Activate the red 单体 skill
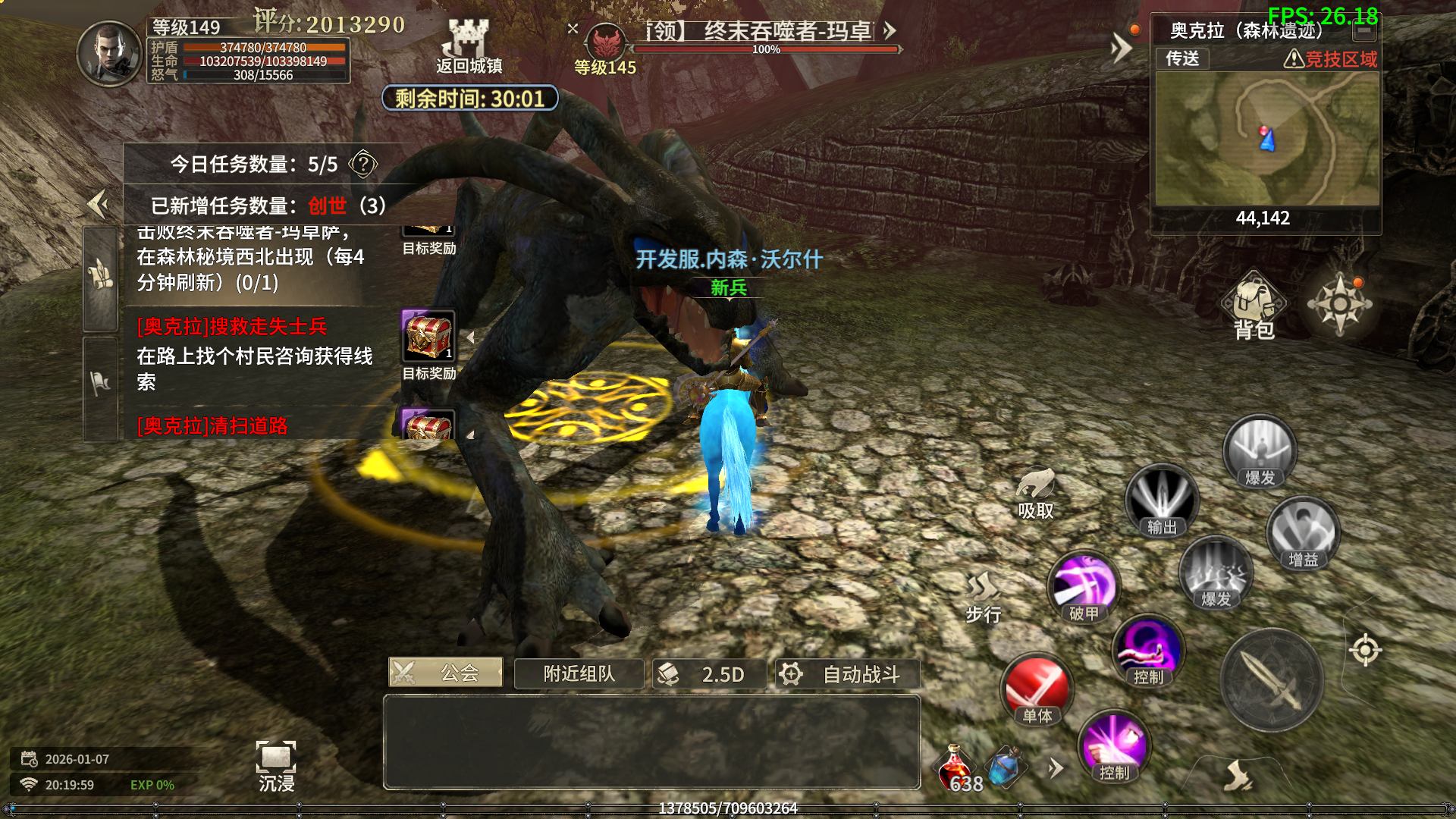This screenshot has width=1456, height=819. pyautogui.click(x=1037, y=689)
